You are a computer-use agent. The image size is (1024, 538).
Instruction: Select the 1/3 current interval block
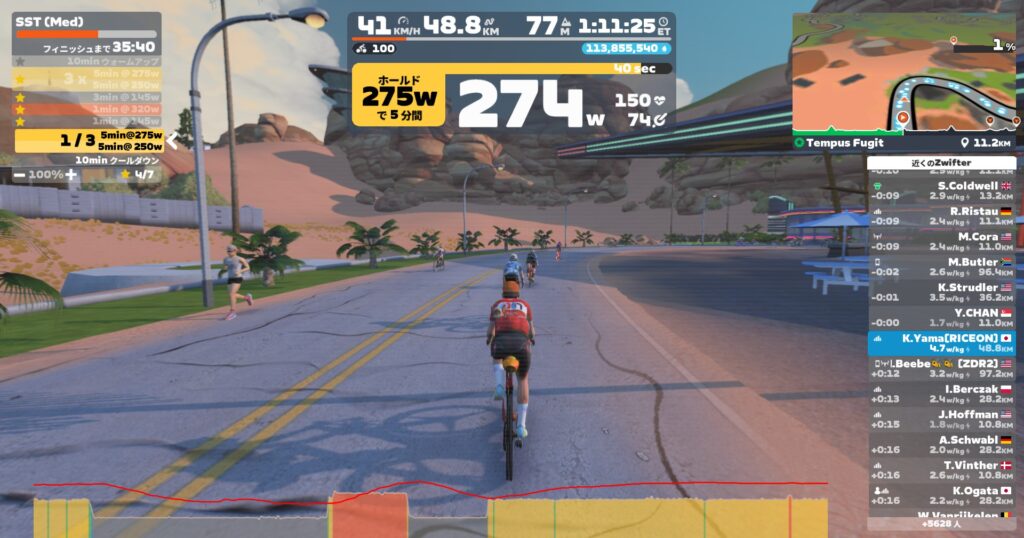click(87, 141)
